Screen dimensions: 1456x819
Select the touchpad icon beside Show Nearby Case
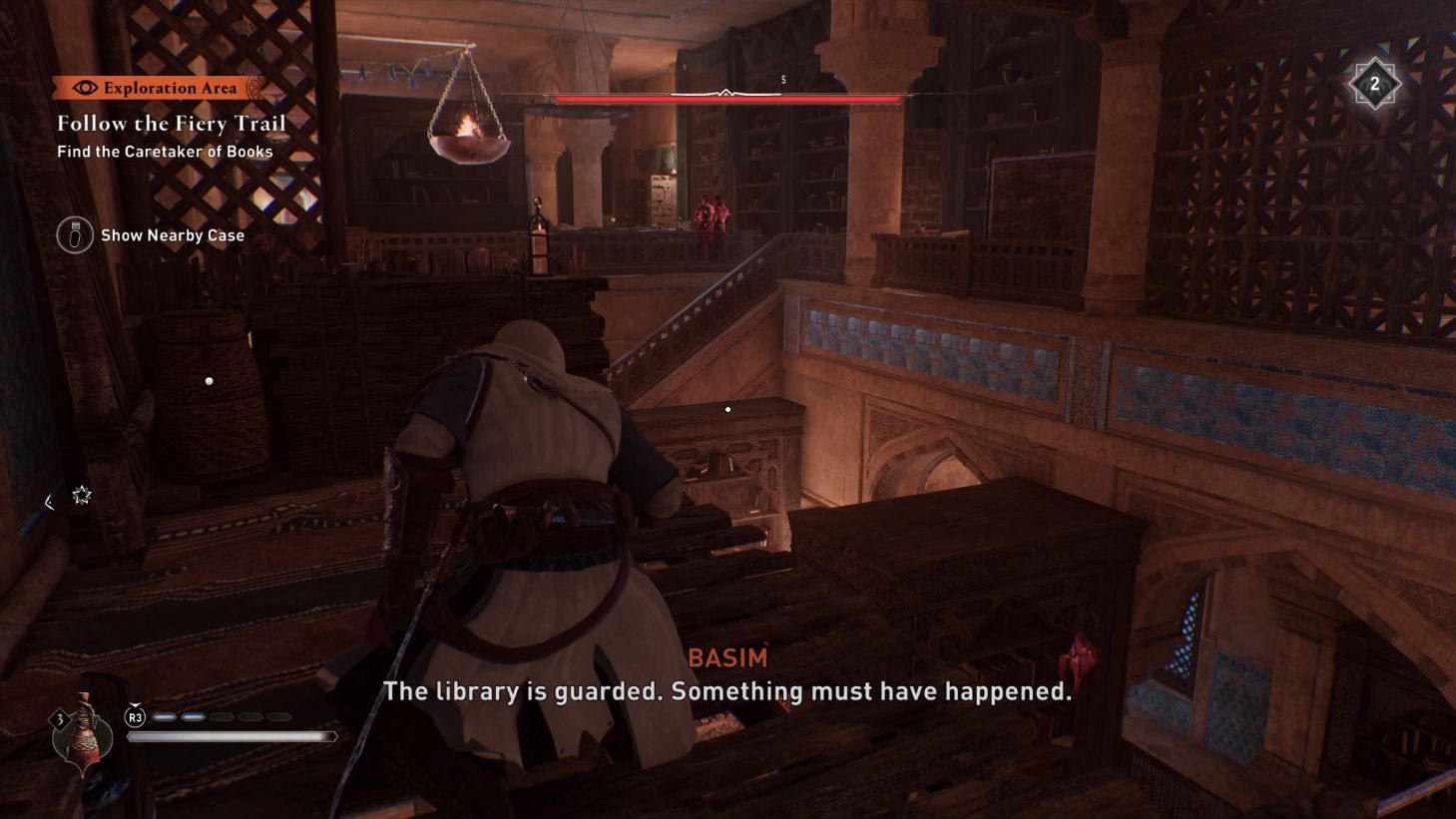coord(74,235)
